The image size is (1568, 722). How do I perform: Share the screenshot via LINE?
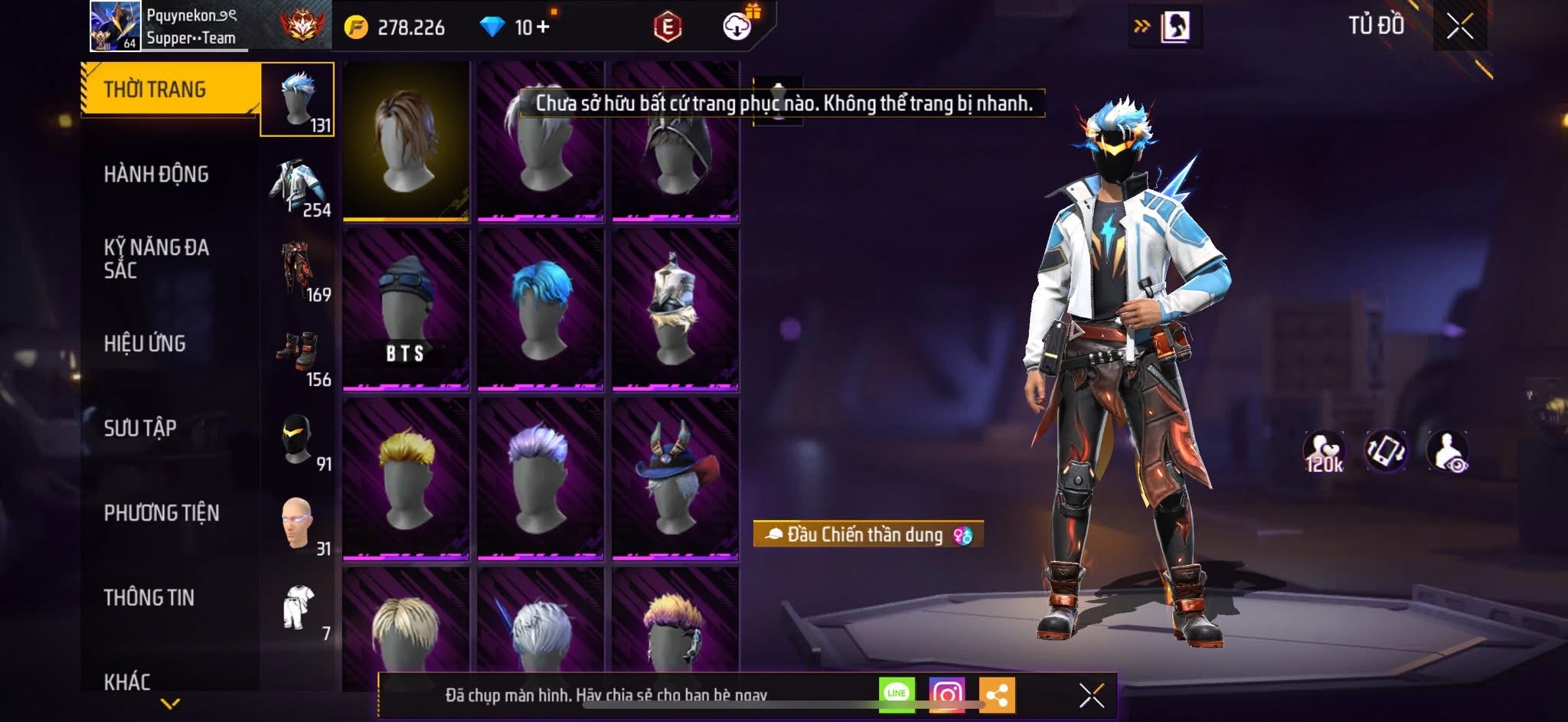[x=897, y=694]
